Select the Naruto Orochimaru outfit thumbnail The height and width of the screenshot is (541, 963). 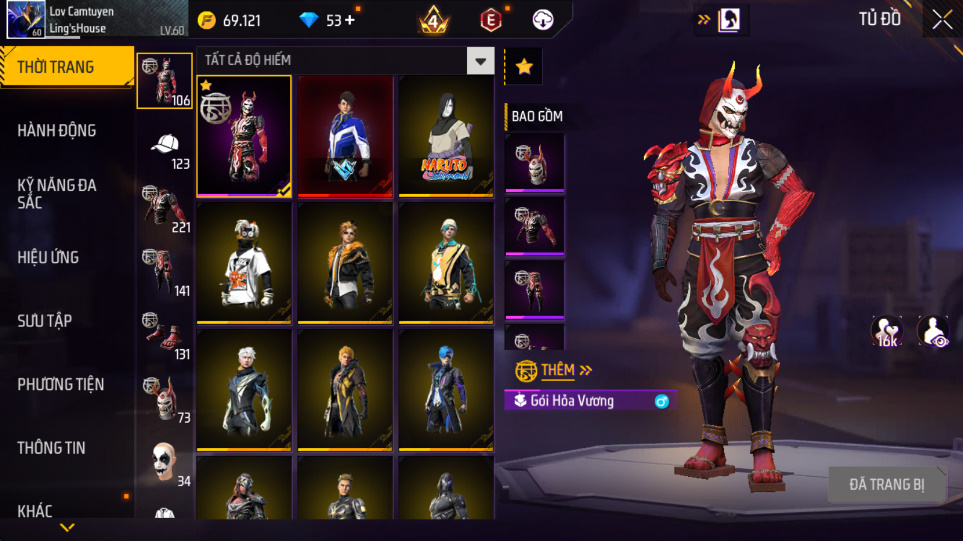445,136
